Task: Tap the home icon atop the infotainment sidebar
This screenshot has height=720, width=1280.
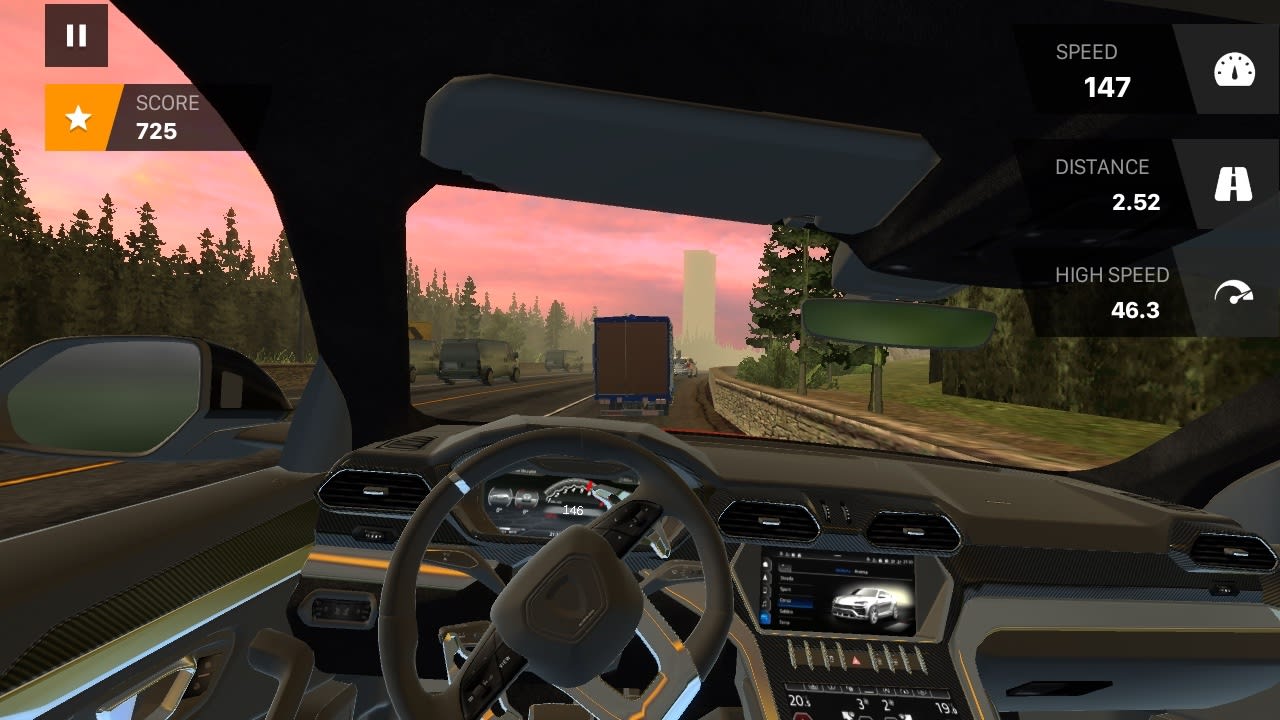Action: (x=765, y=563)
